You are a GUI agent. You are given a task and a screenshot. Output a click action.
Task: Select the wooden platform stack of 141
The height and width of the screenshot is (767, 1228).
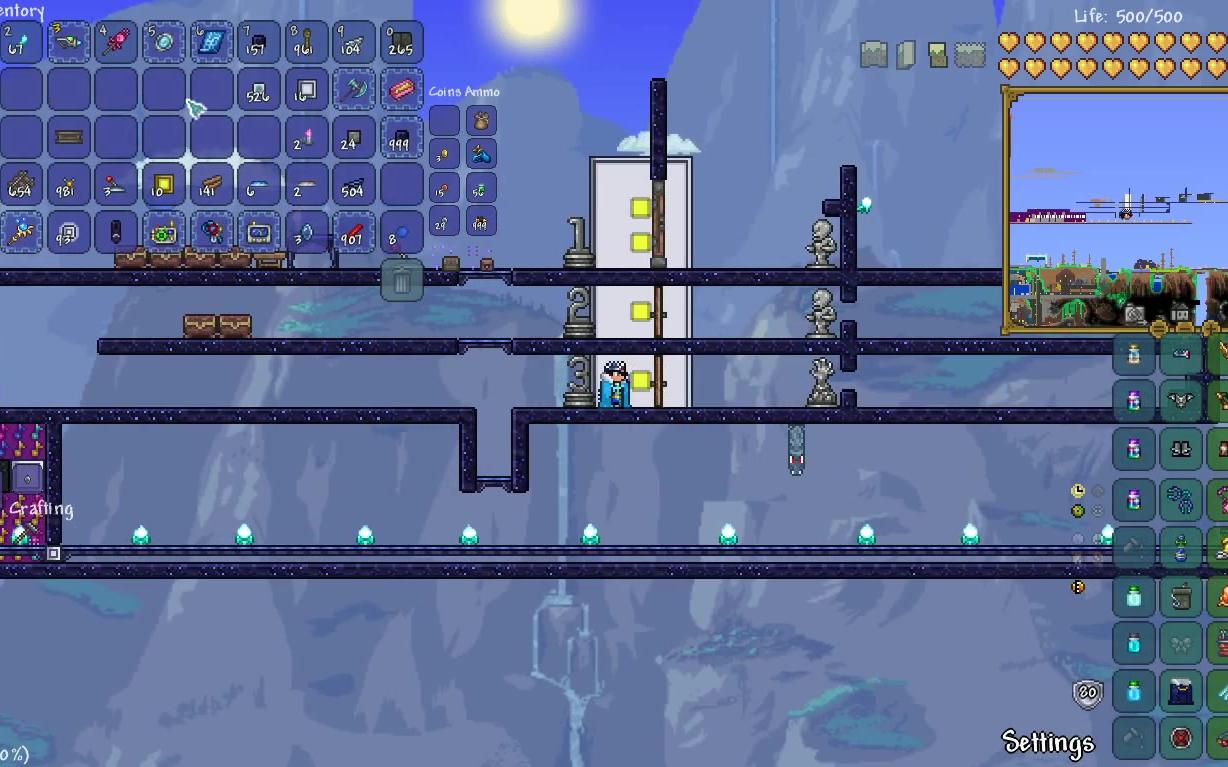coord(212,185)
